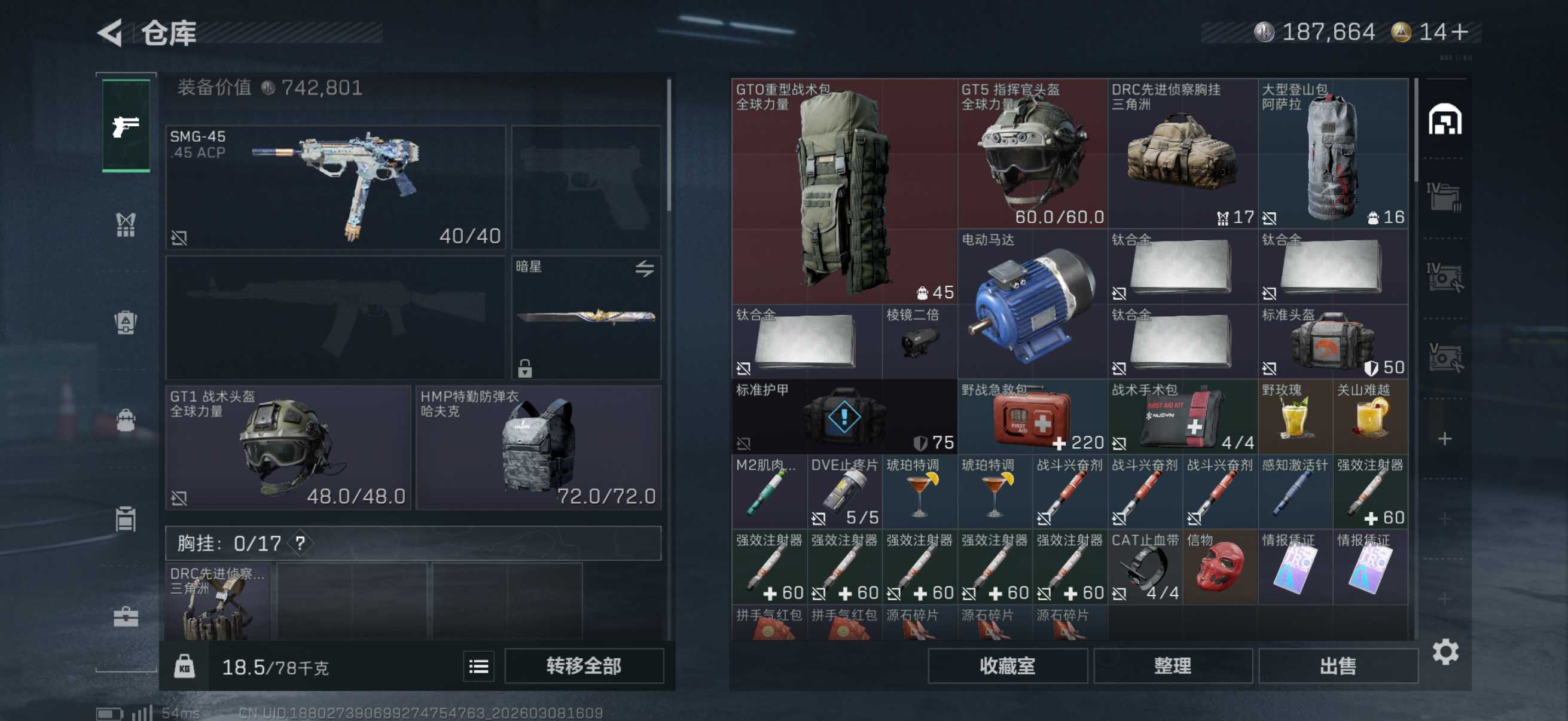1568x721 pixels.
Task: Select the 野战急救包 first aid kit
Action: (x=1032, y=417)
